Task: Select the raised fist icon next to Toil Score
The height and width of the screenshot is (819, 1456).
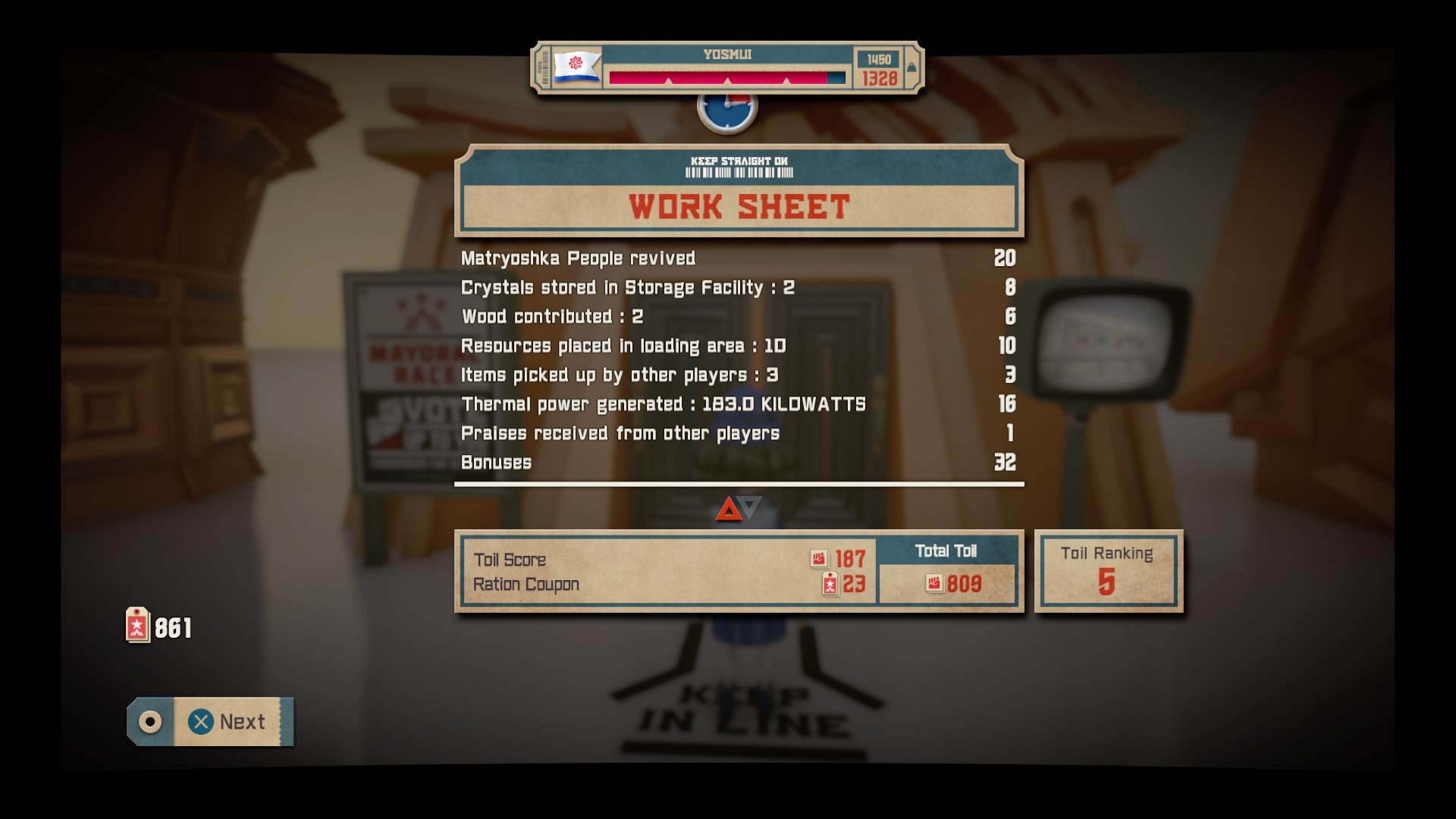Action: point(818,559)
